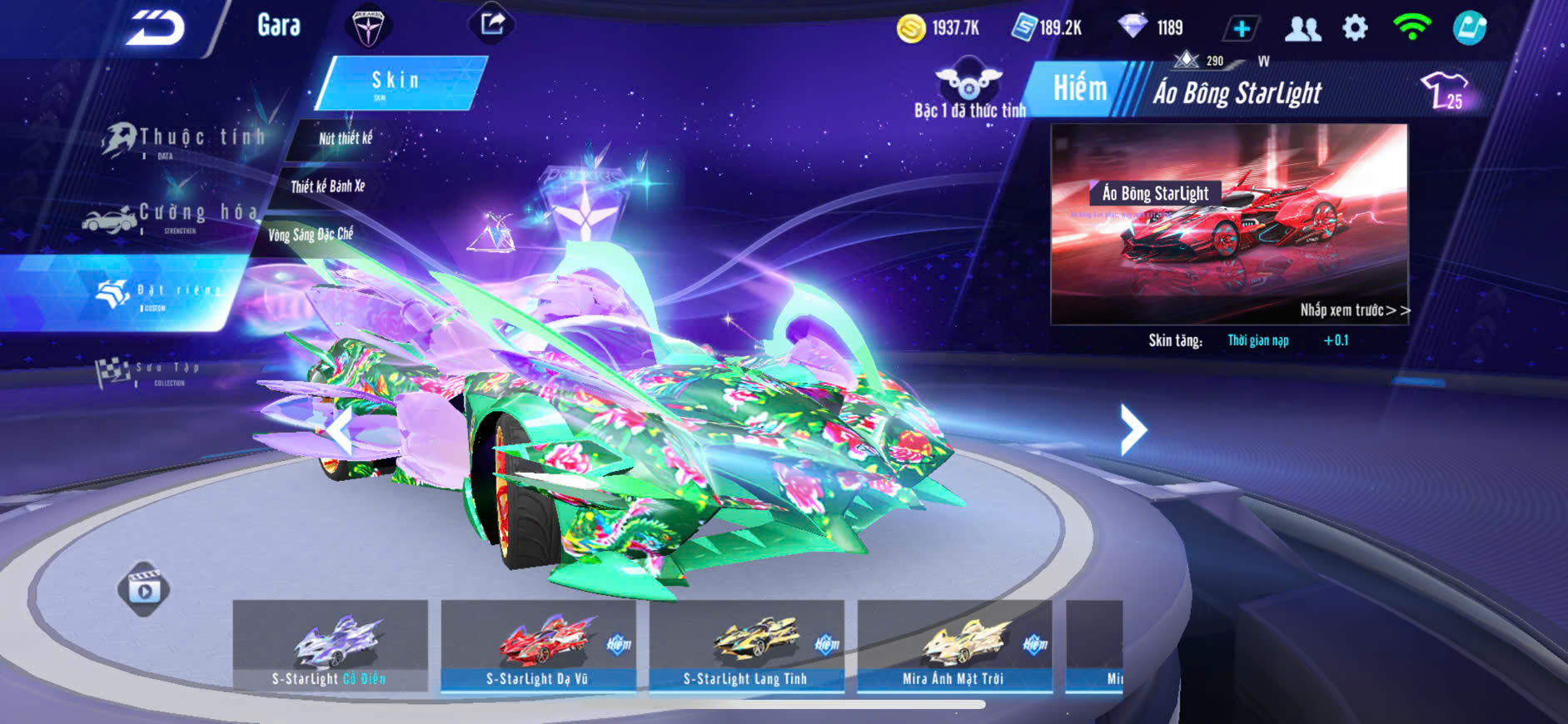Go back using the return arrow

click(156, 27)
